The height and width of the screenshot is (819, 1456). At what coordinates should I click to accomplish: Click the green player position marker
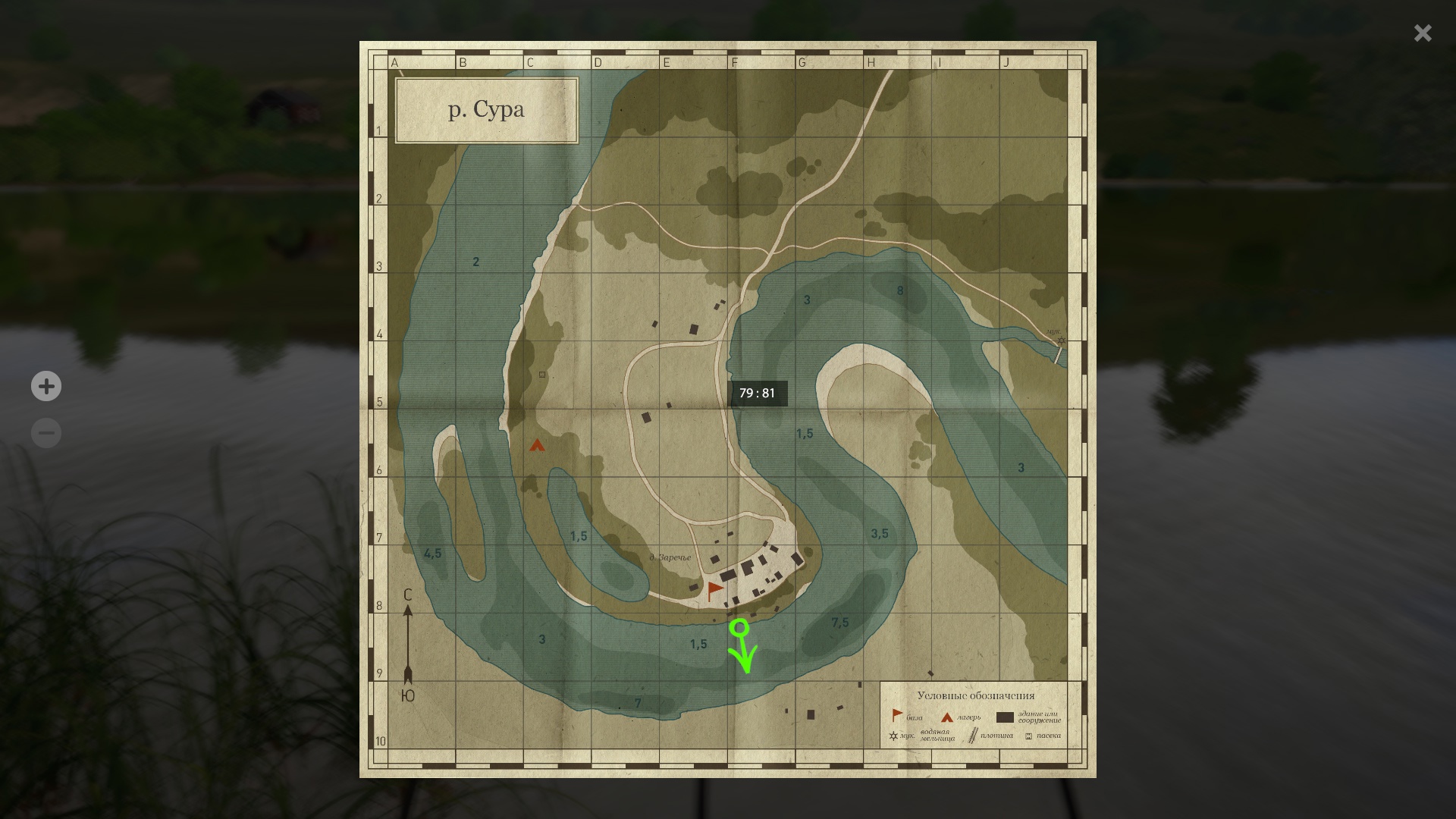739,628
